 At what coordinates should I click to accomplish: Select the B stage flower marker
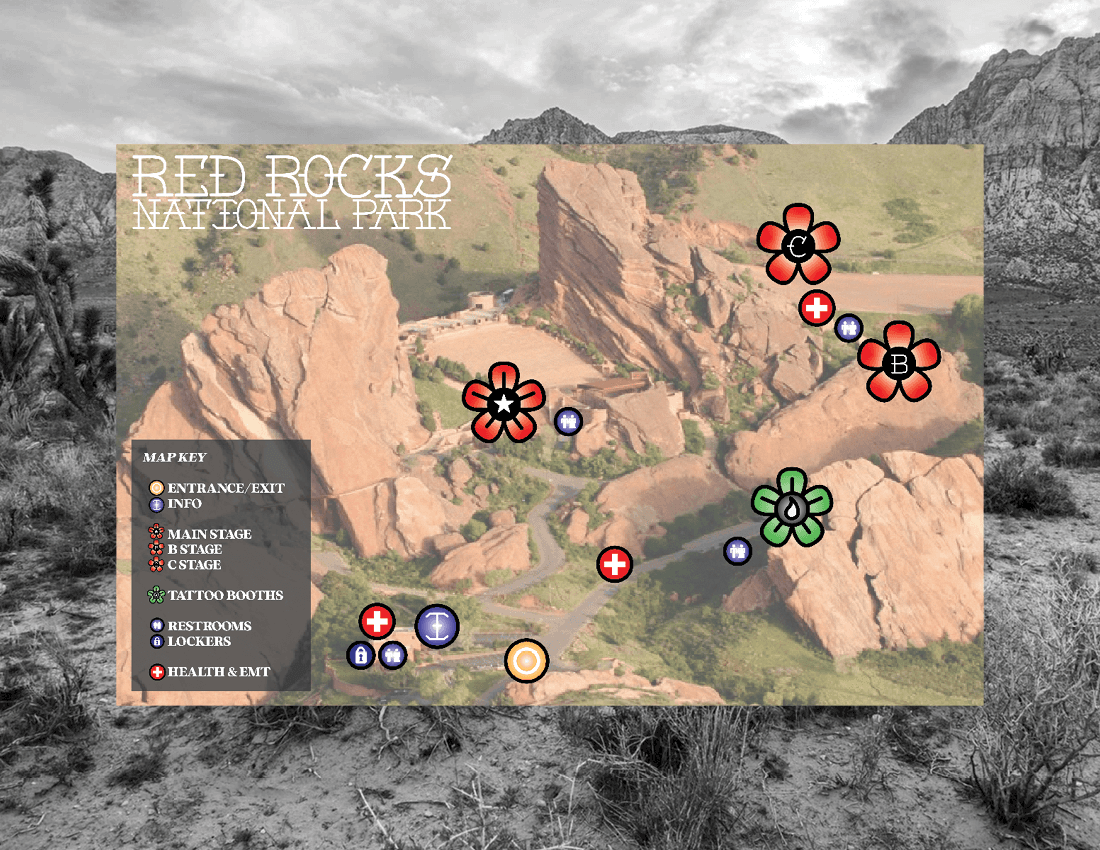coord(899,362)
